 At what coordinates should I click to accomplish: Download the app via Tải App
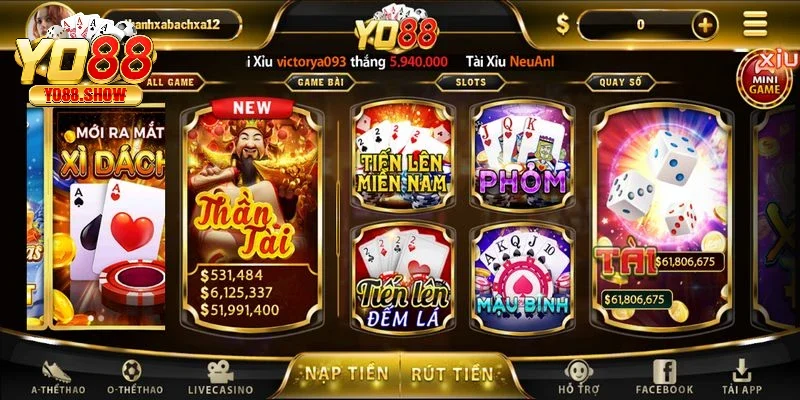(744, 377)
